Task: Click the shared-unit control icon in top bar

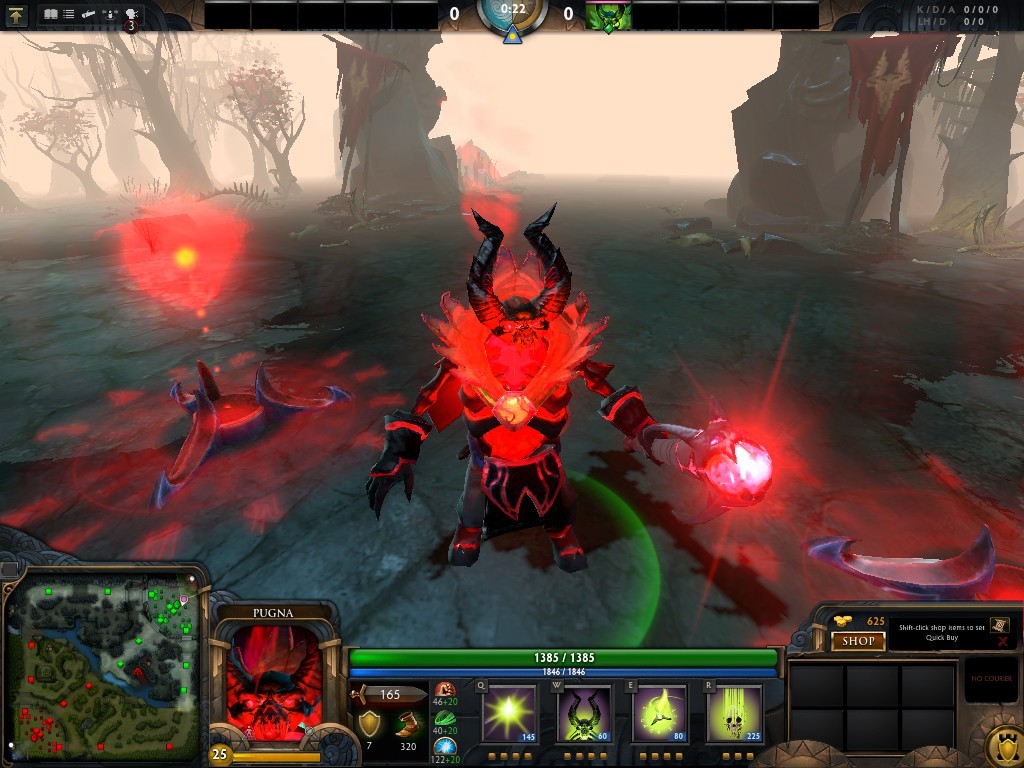Action: click(110, 15)
